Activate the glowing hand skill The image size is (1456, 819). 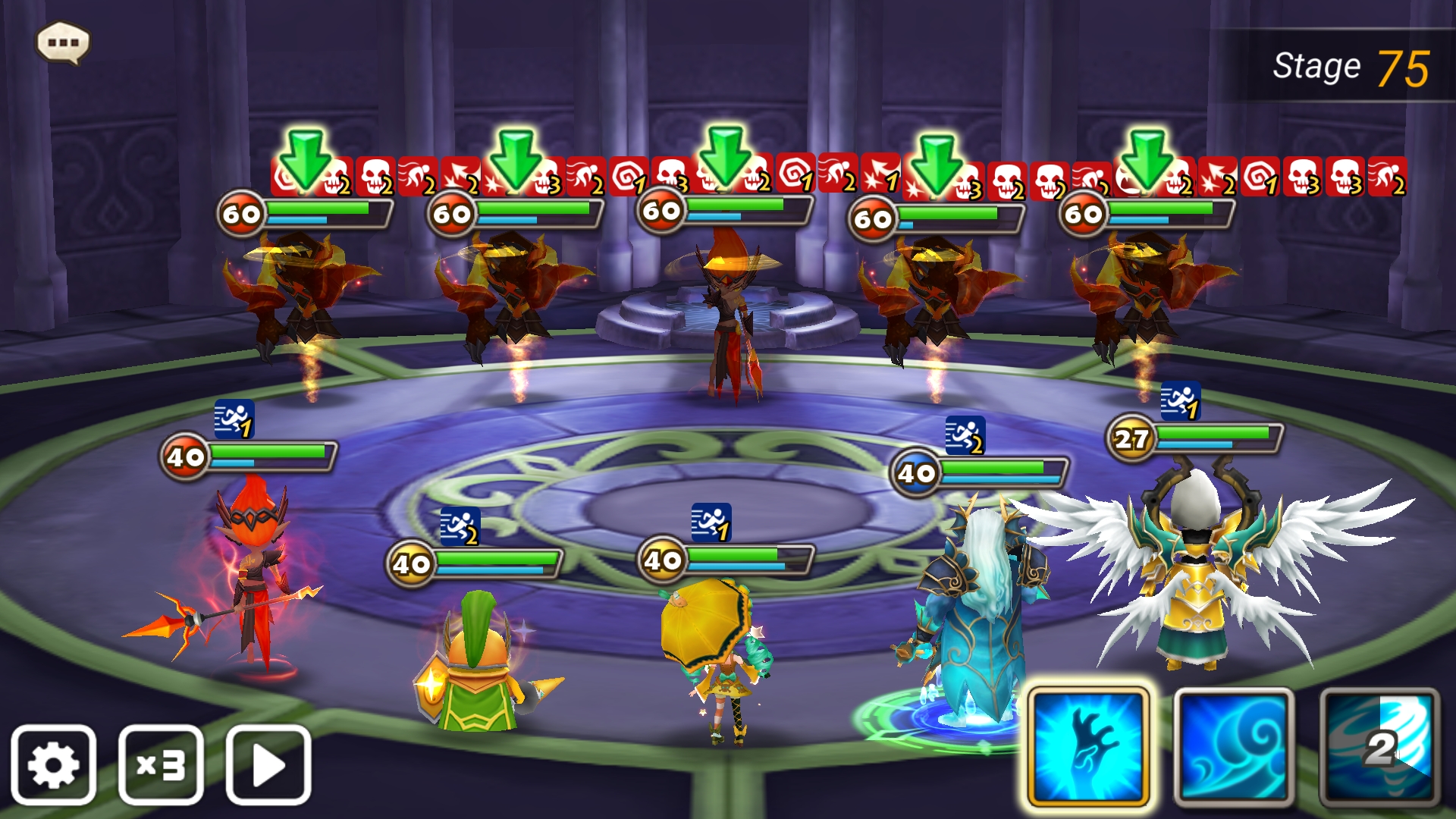coord(1089,747)
